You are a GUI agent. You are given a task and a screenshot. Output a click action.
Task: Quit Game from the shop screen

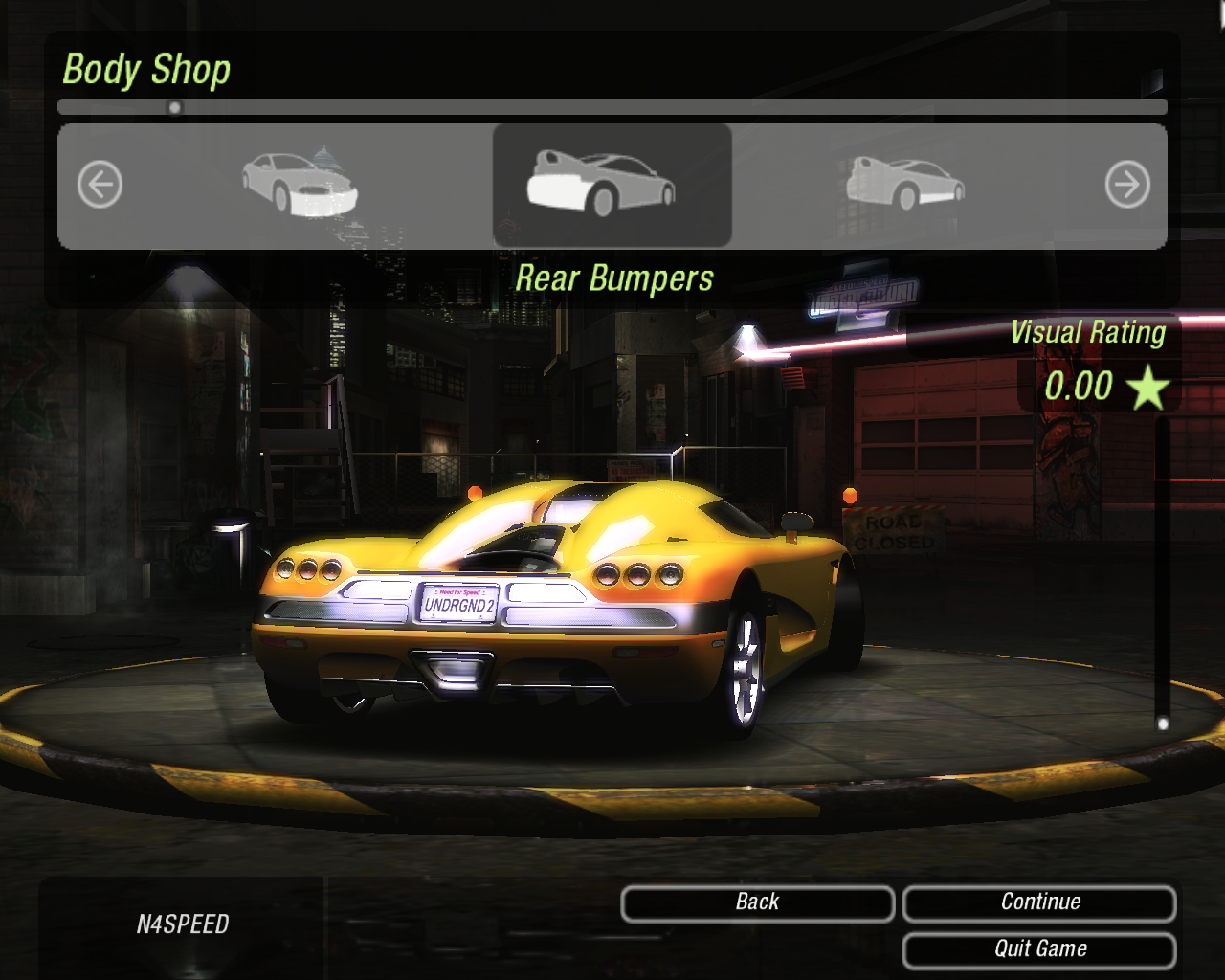1039,949
